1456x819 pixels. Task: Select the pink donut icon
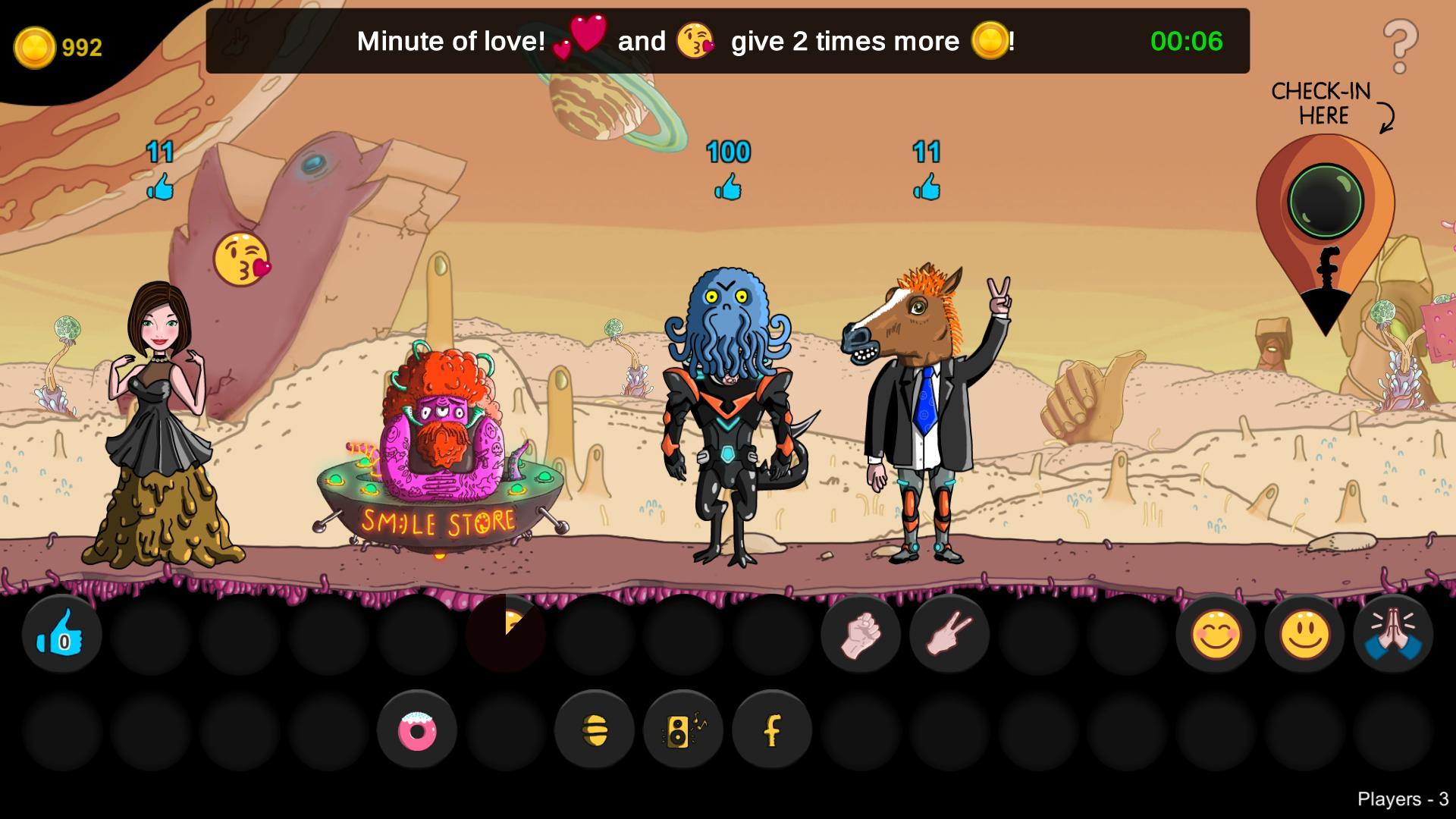click(x=417, y=731)
